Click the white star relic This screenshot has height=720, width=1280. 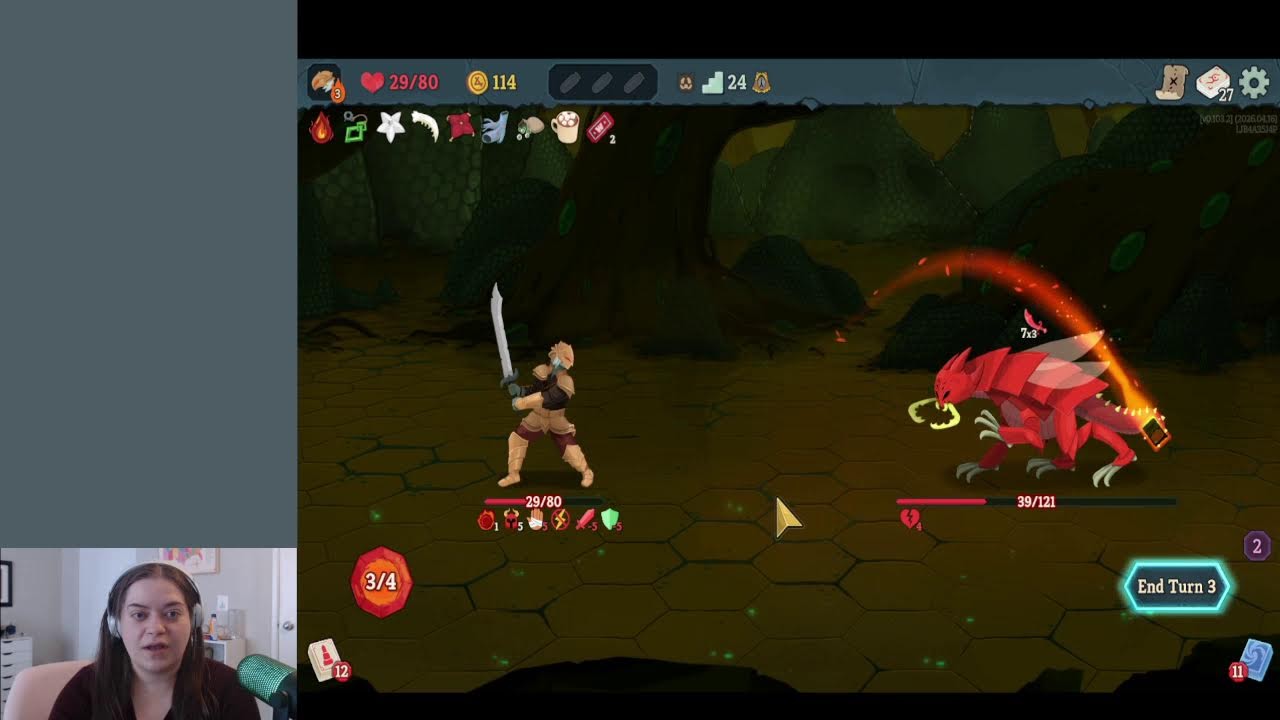click(x=390, y=127)
